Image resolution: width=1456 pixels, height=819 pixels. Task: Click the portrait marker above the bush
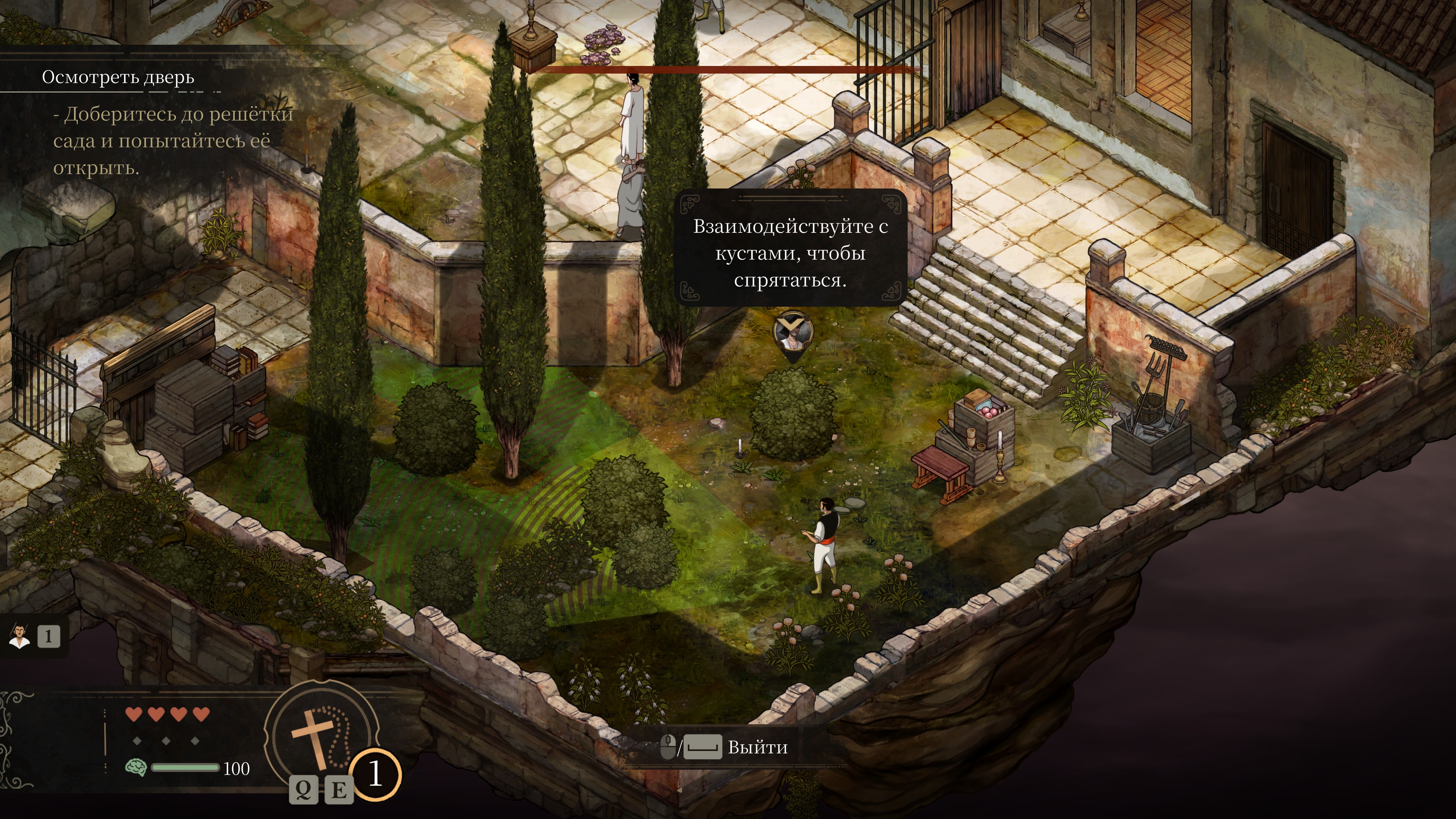coord(792,334)
